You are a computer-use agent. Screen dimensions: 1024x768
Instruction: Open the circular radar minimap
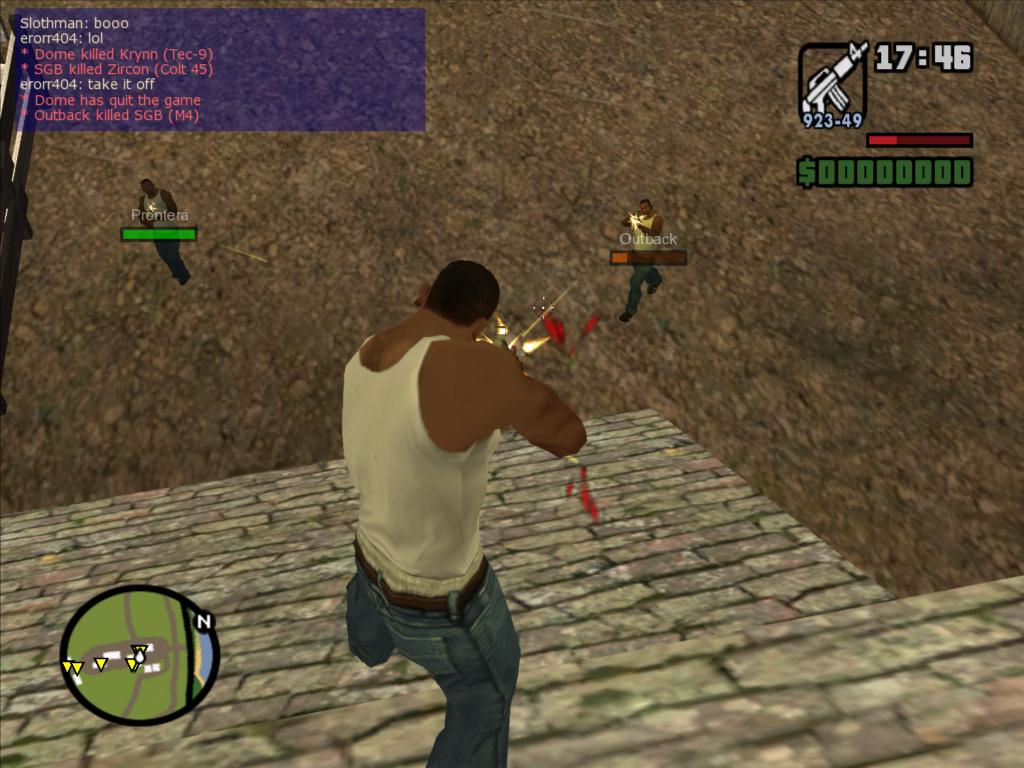coord(136,655)
